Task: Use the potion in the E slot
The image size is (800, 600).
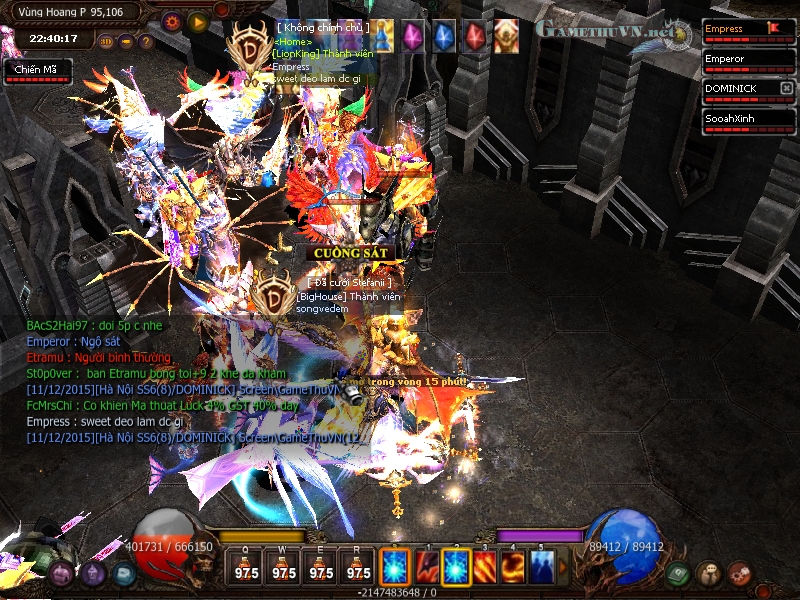Action: pyautogui.click(x=321, y=567)
